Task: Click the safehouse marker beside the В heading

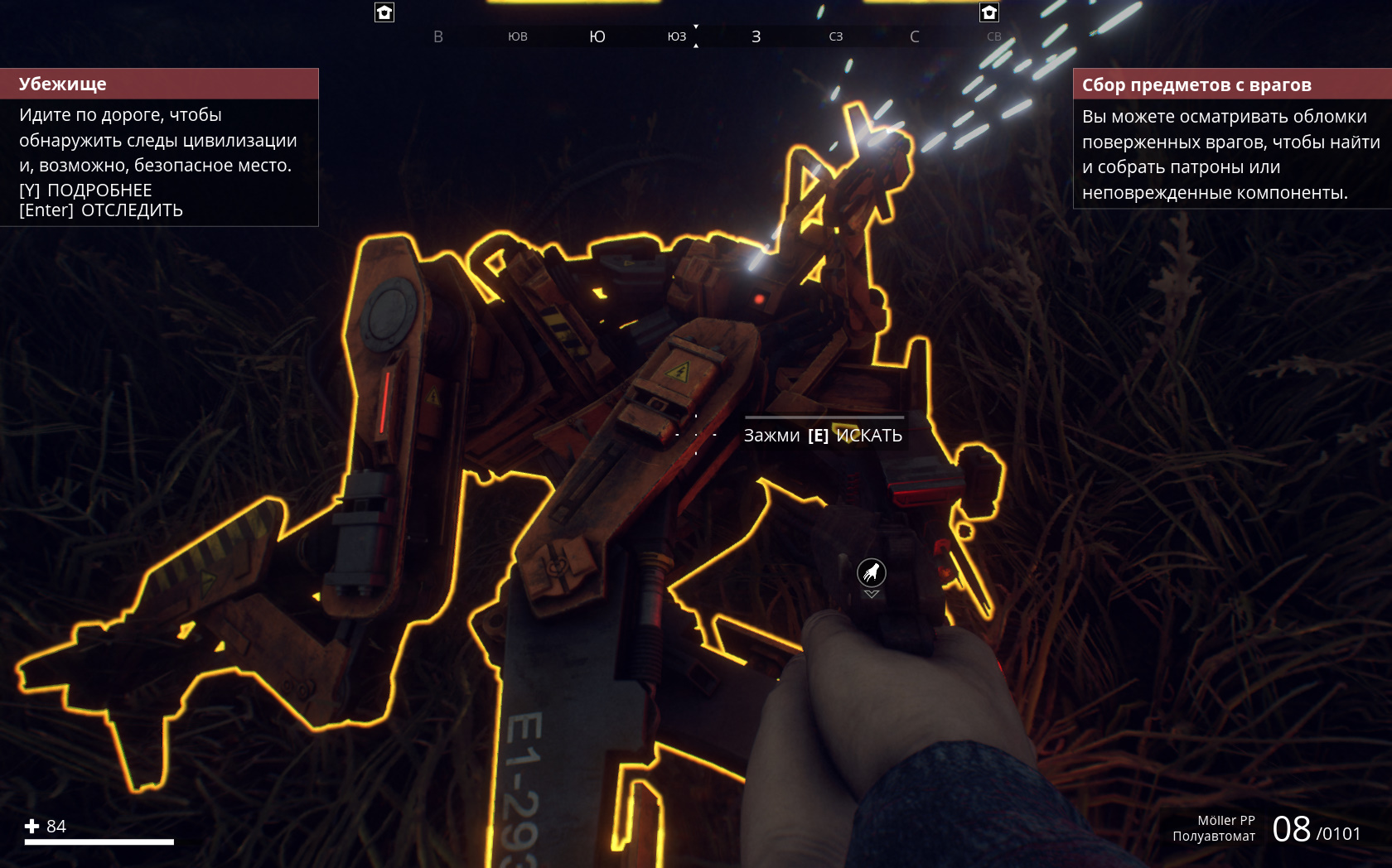Action: pyautogui.click(x=384, y=12)
